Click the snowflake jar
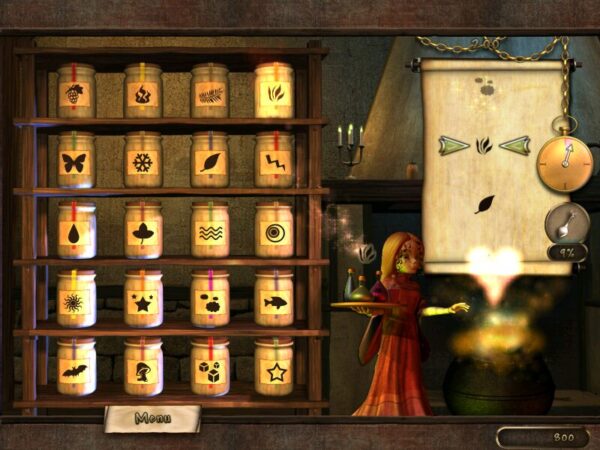Image resolution: width=600 pixels, height=450 pixels. click(x=143, y=163)
